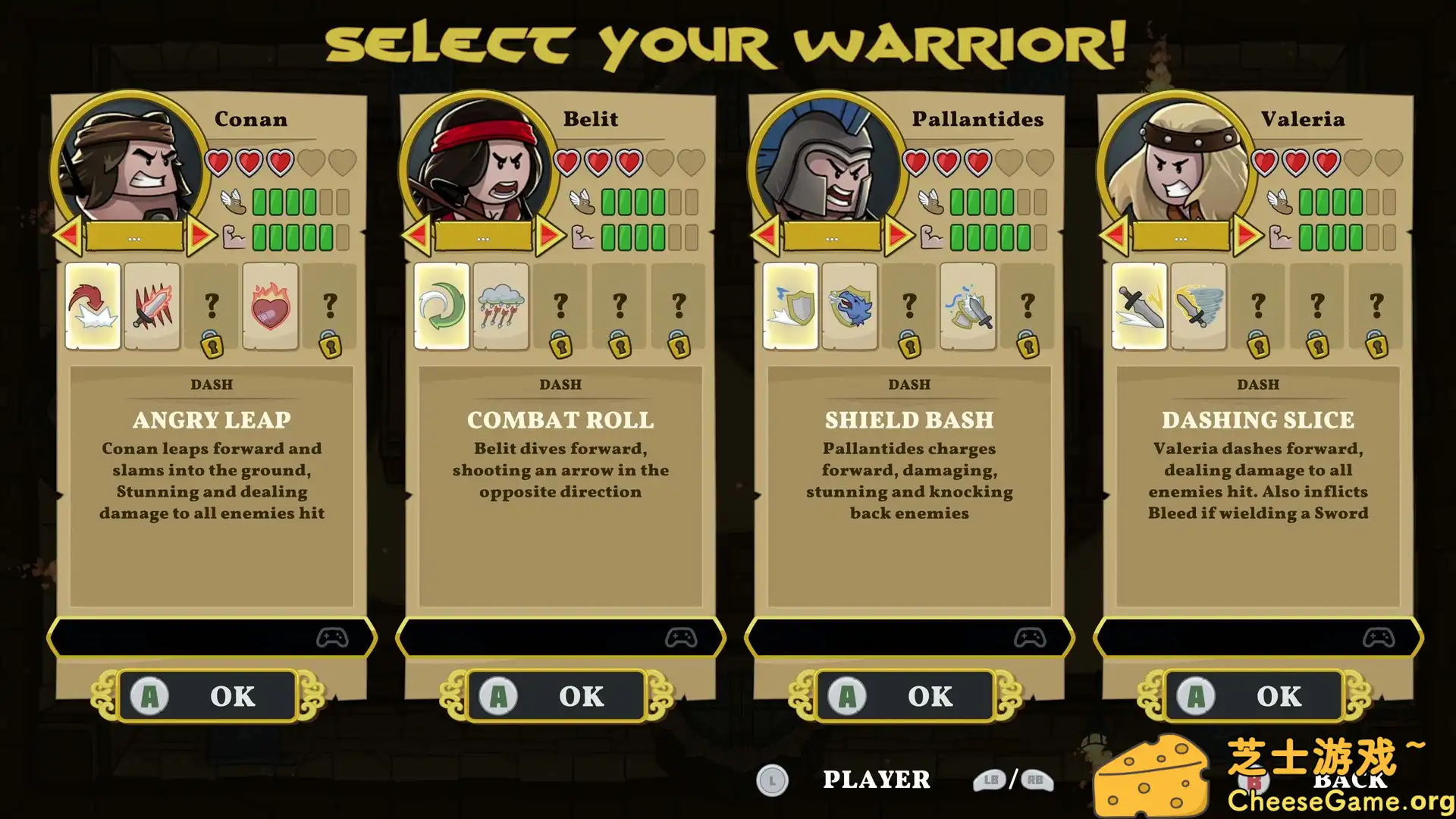This screenshot has width=1456, height=819.
Task: Select Conan's bleeding sword ability icon
Action: pyautogui.click(x=152, y=306)
